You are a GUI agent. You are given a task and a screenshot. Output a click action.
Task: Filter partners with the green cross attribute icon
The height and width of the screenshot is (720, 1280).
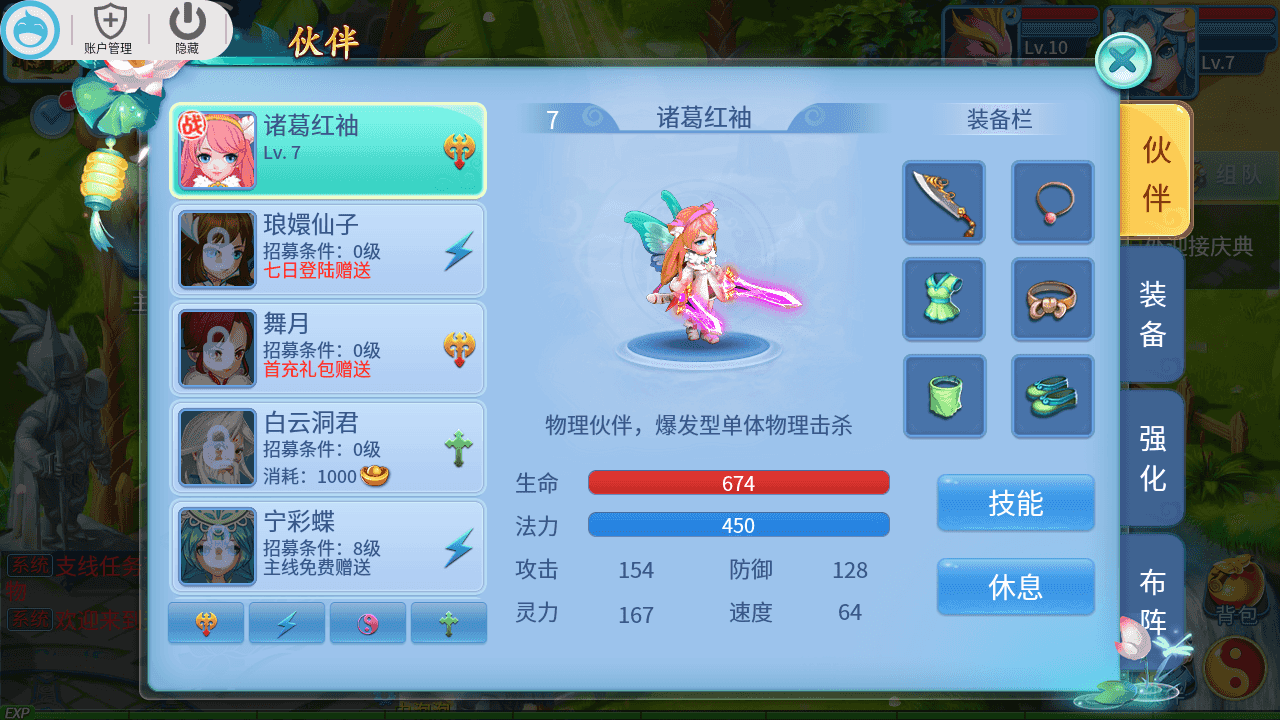point(449,622)
